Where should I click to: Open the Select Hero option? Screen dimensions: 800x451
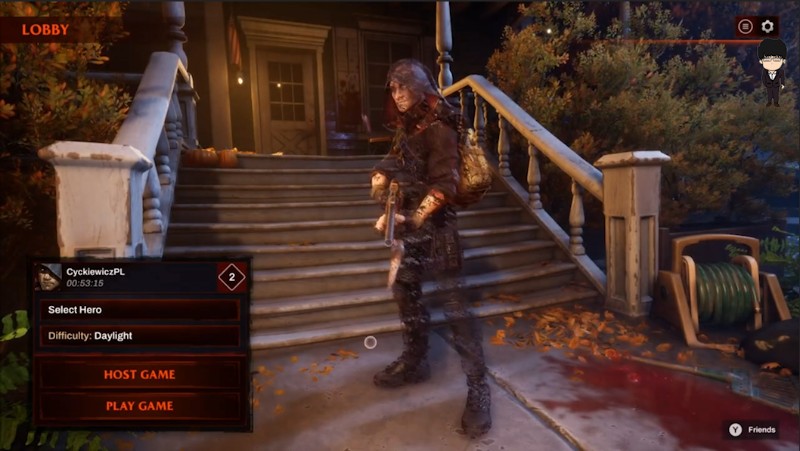tap(140, 310)
